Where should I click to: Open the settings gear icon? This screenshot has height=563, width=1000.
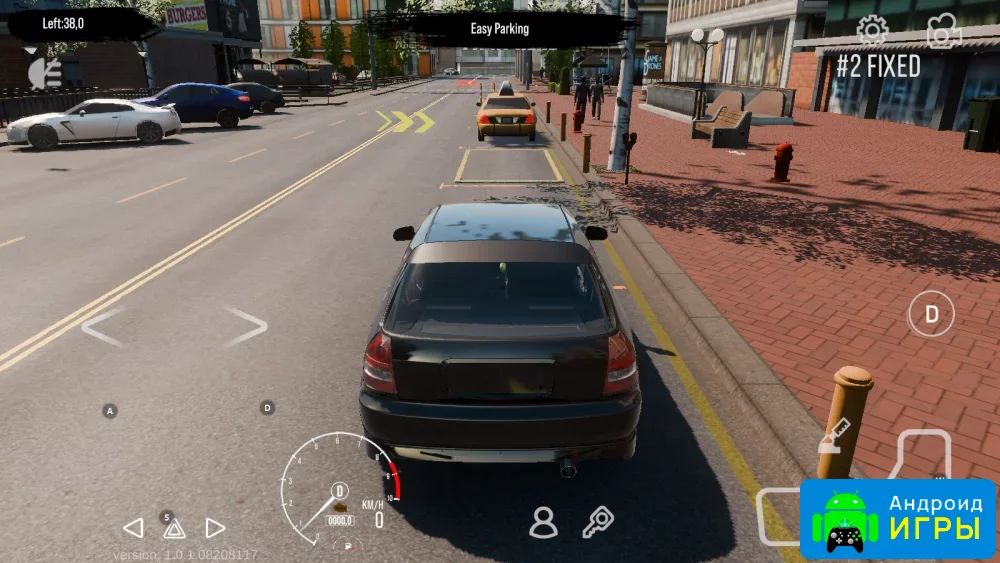[872, 31]
